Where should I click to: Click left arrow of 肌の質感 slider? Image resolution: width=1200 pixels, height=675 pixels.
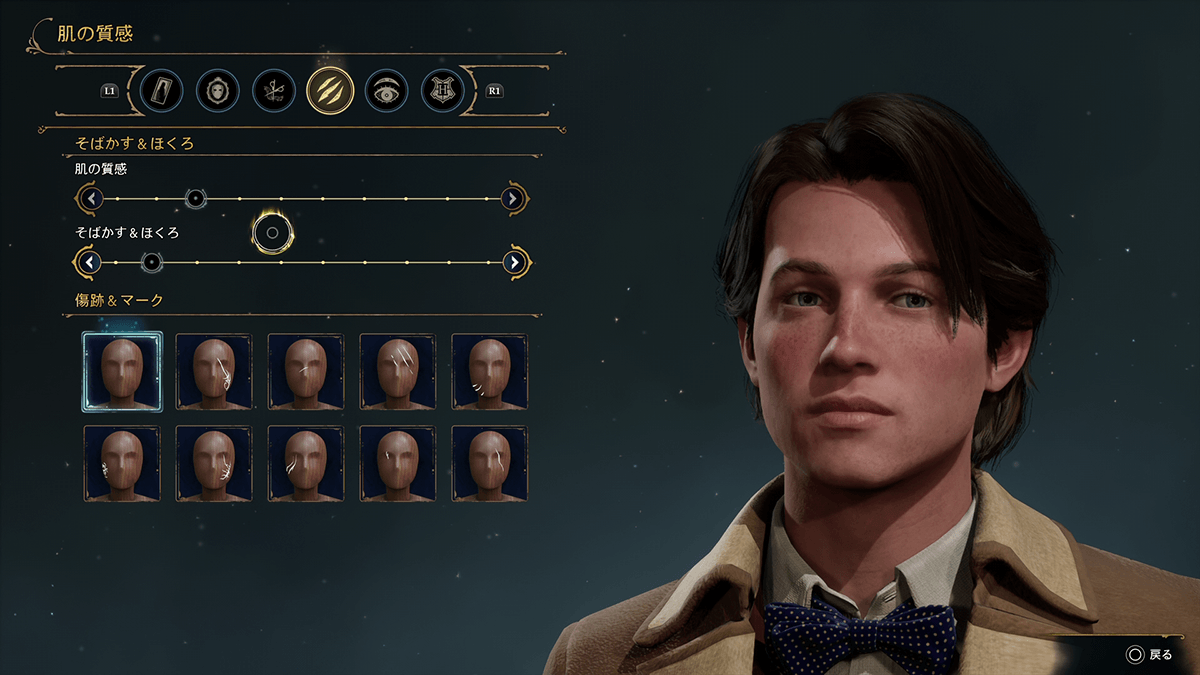pyautogui.click(x=91, y=199)
